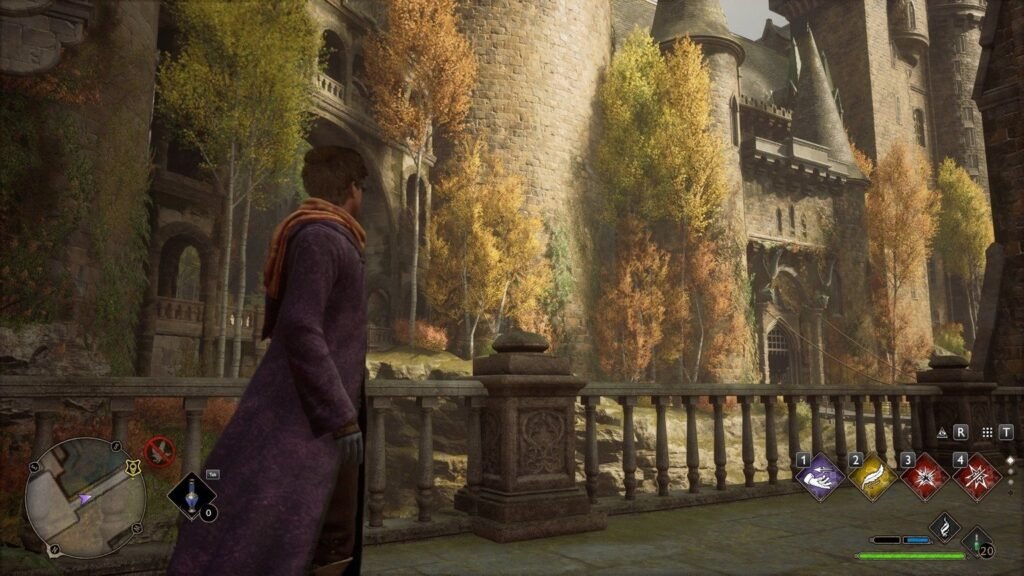Screen dimensions: 1024x576
Task: Cast the yellow feather Levioso spell
Action: point(872,476)
